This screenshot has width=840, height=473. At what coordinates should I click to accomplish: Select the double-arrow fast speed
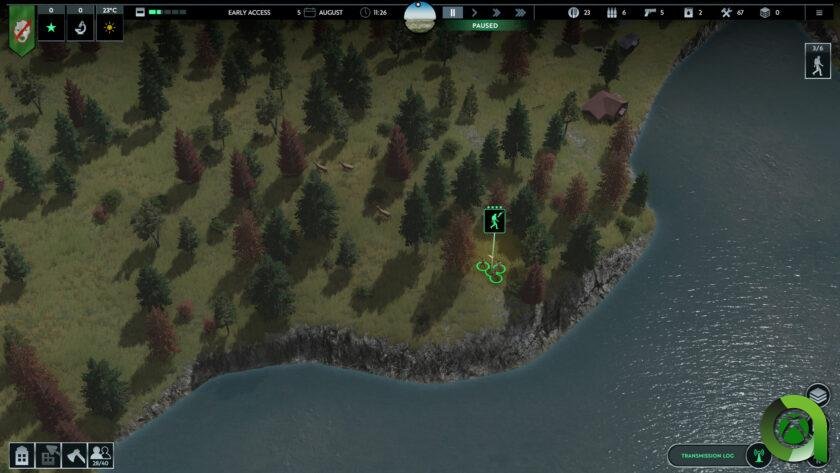(x=496, y=13)
